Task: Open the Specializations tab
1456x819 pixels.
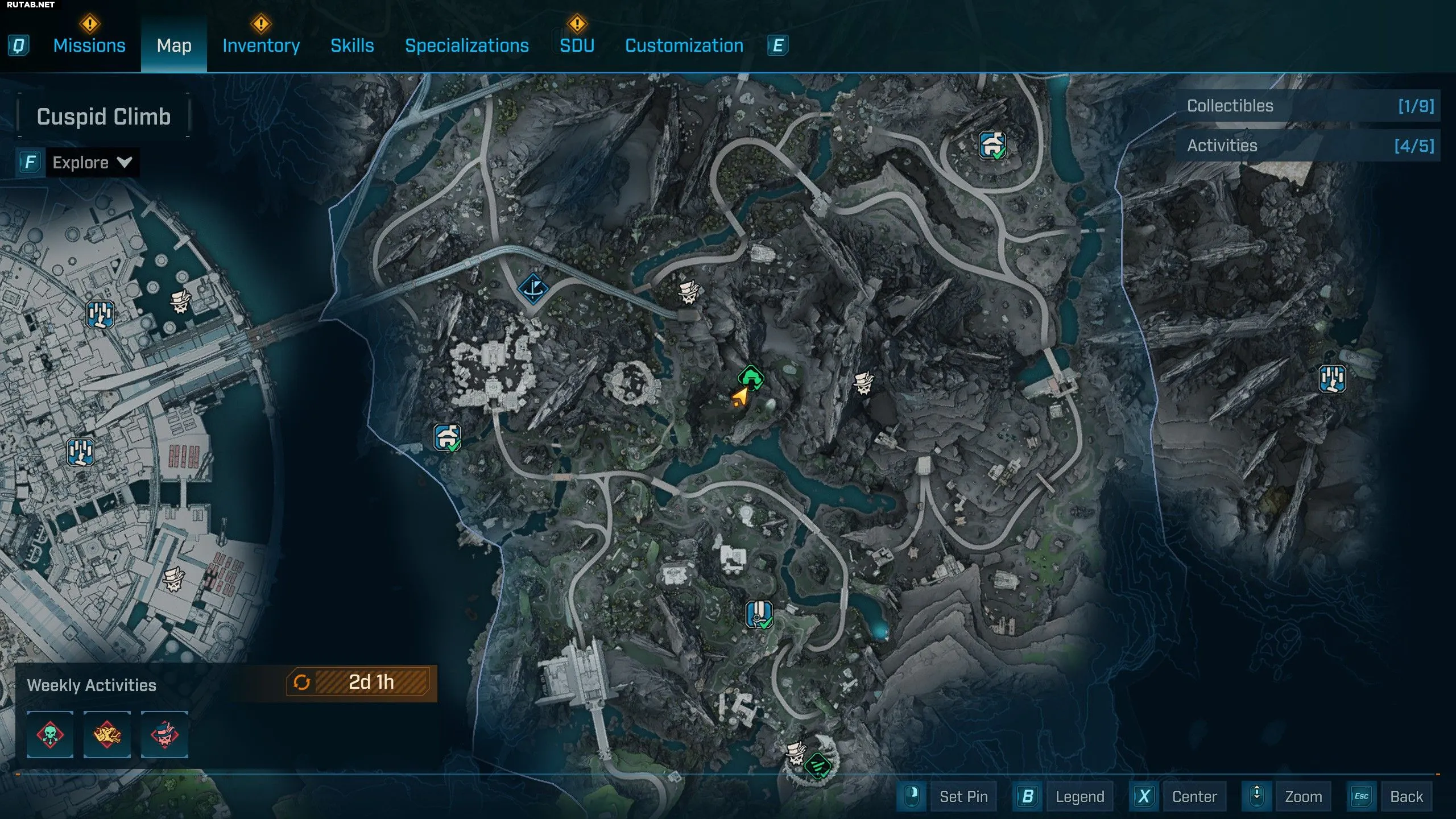Action: pyautogui.click(x=466, y=45)
